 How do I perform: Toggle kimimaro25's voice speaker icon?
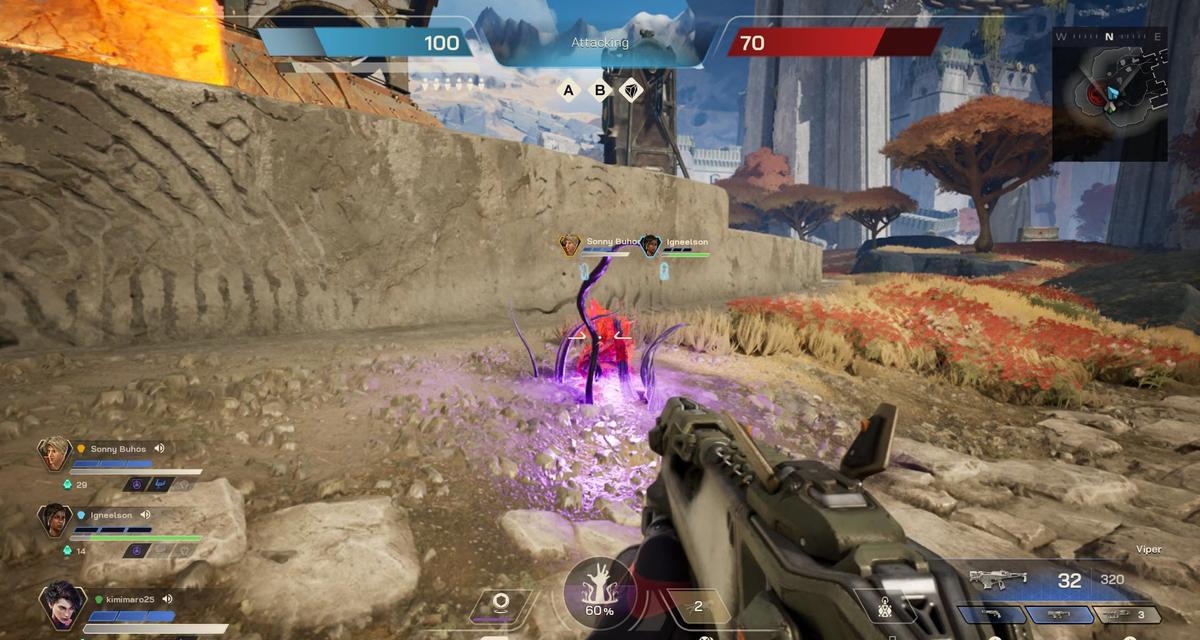click(167, 599)
